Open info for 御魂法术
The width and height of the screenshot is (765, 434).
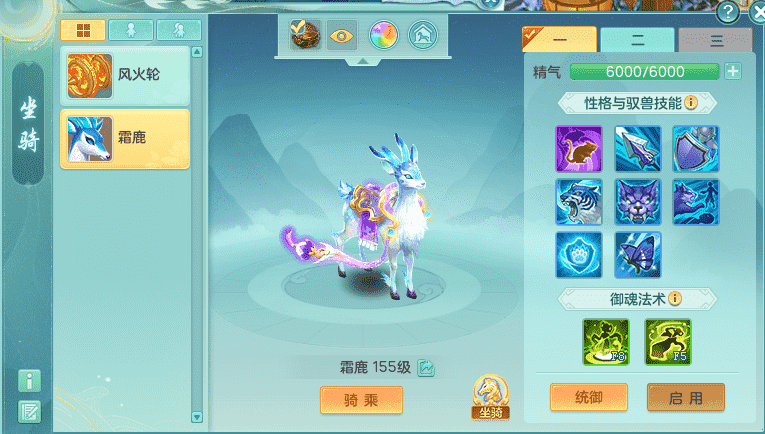click(675, 299)
